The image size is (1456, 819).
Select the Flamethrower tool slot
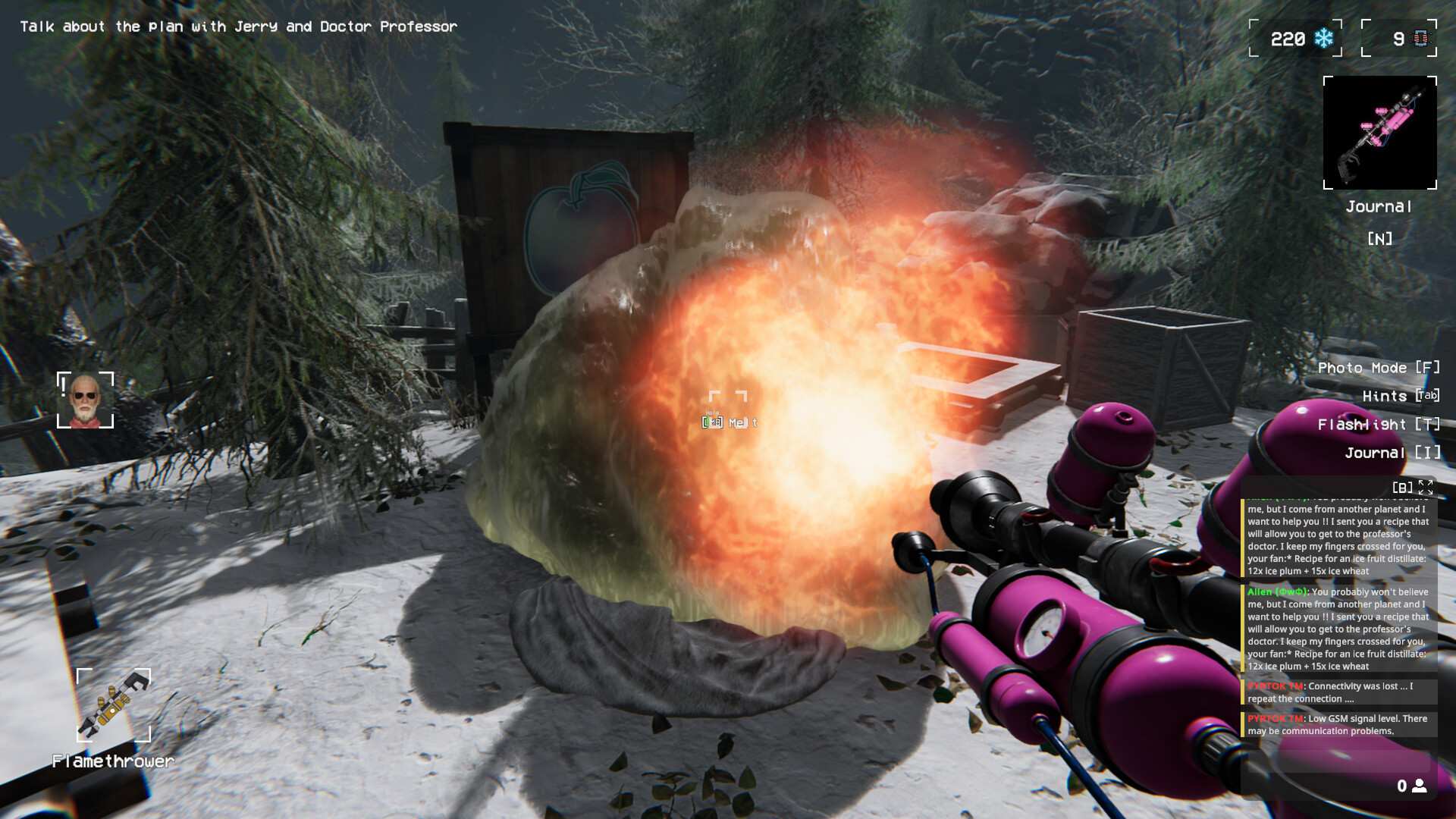(114, 705)
